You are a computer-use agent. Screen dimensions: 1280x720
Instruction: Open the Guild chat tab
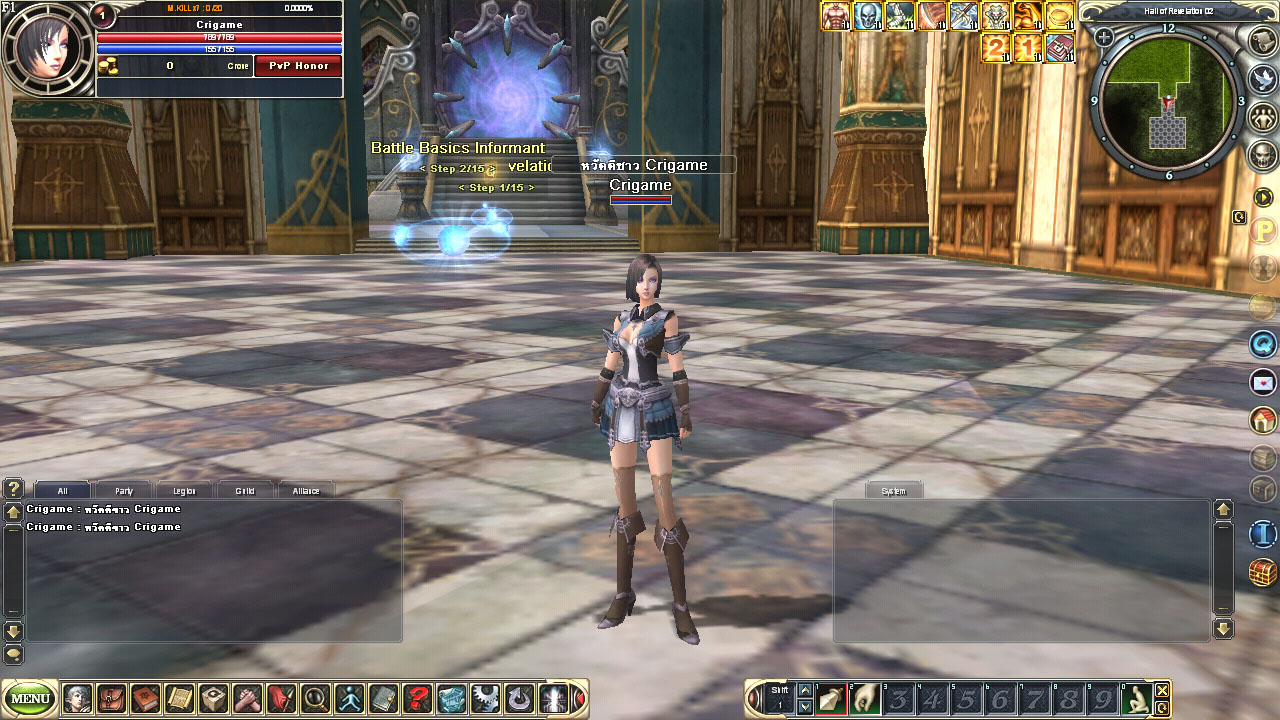coord(245,491)
